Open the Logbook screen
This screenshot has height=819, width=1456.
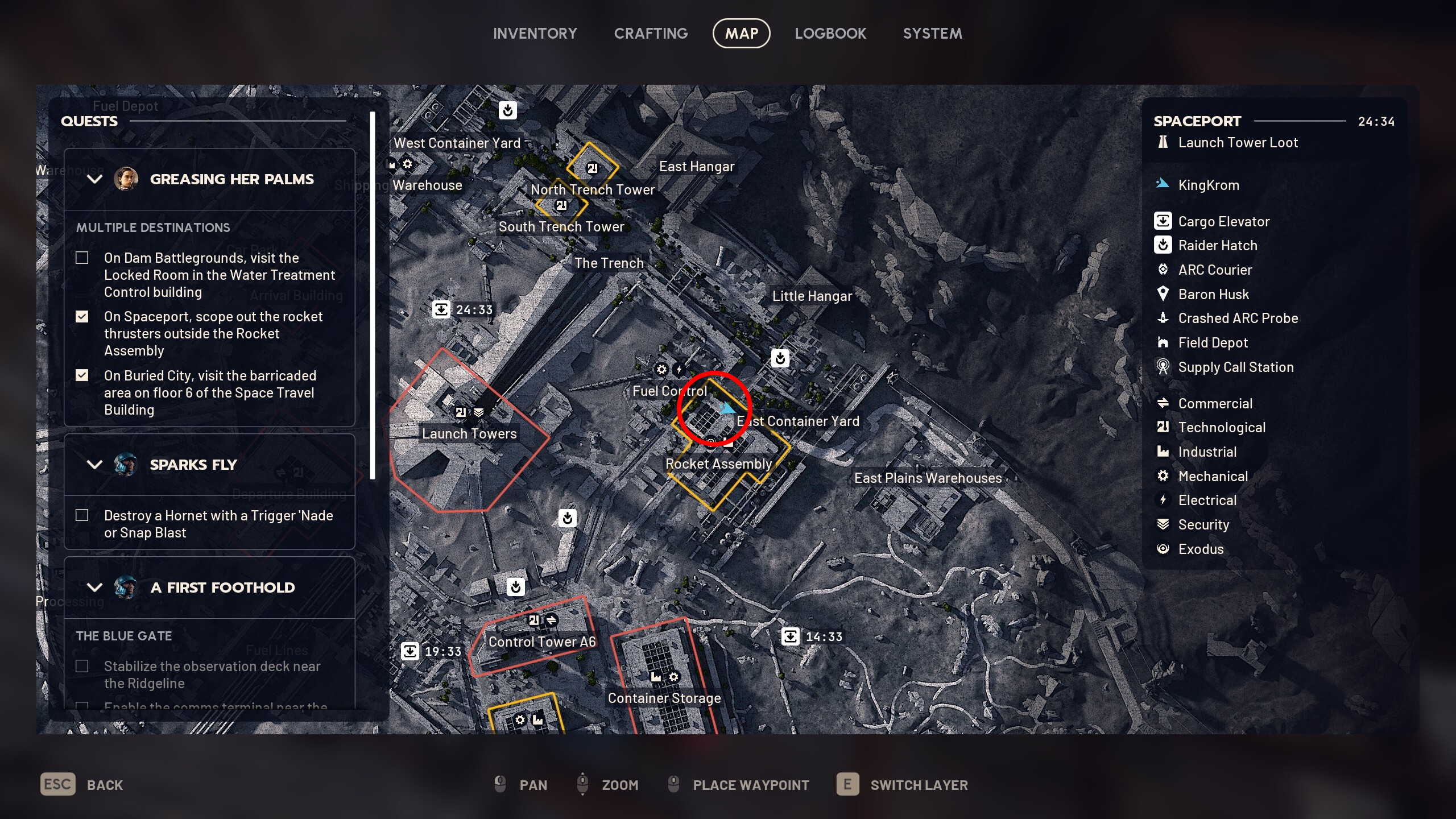click(830, 33)
